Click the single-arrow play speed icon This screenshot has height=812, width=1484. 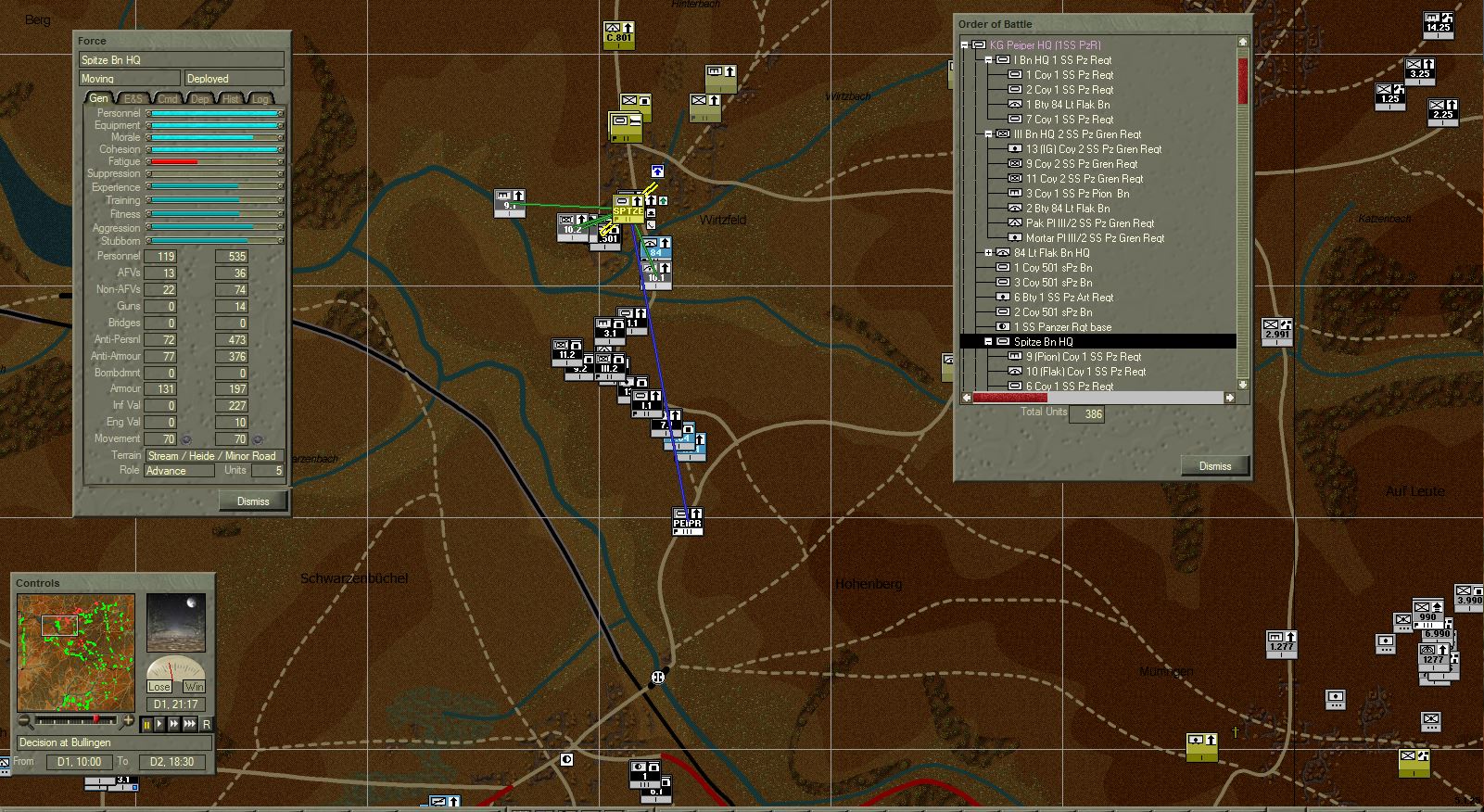coord(160,724)
